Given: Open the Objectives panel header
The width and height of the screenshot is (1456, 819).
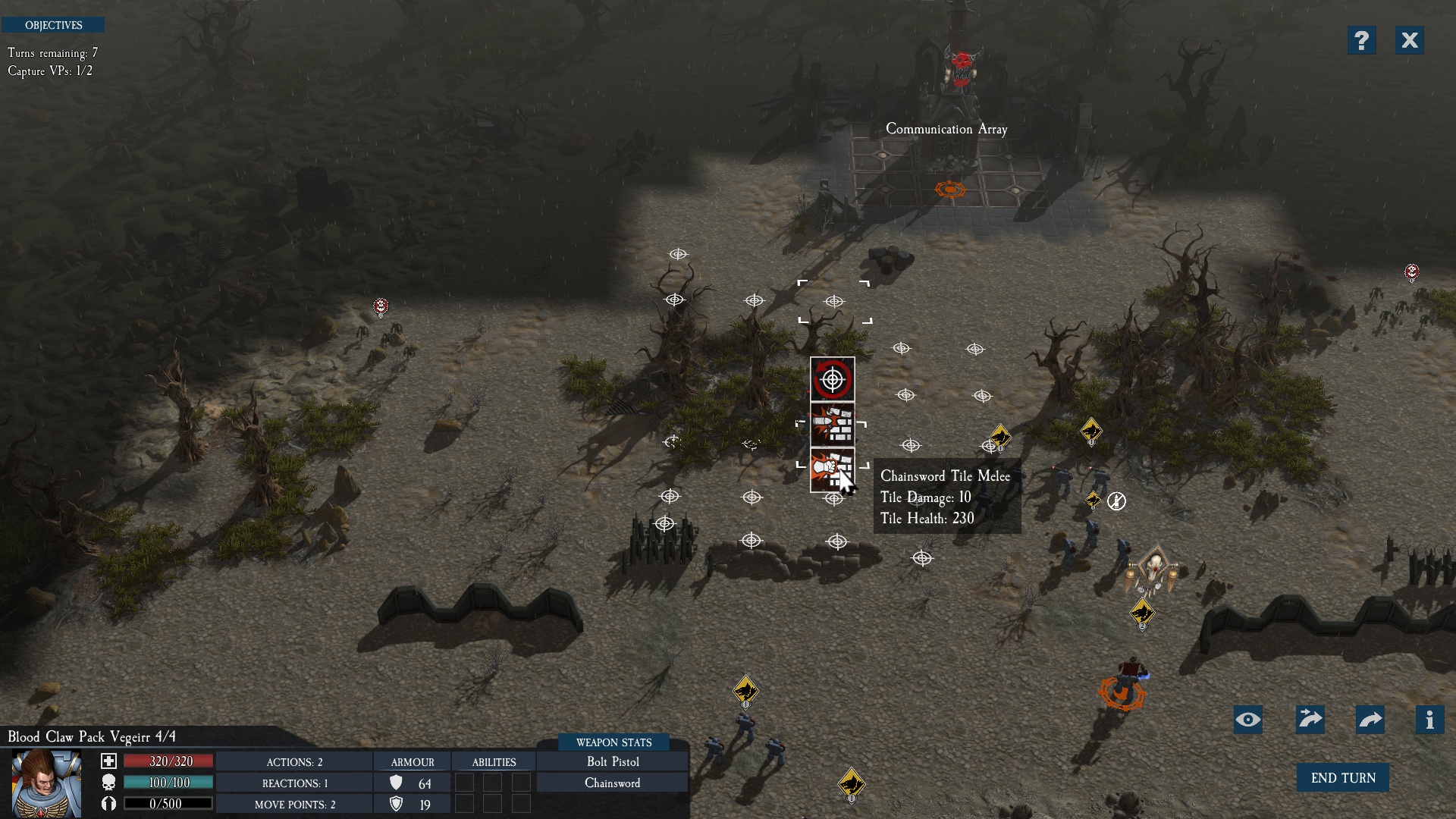Looking at the screenshot, I should tap(53, 25).
